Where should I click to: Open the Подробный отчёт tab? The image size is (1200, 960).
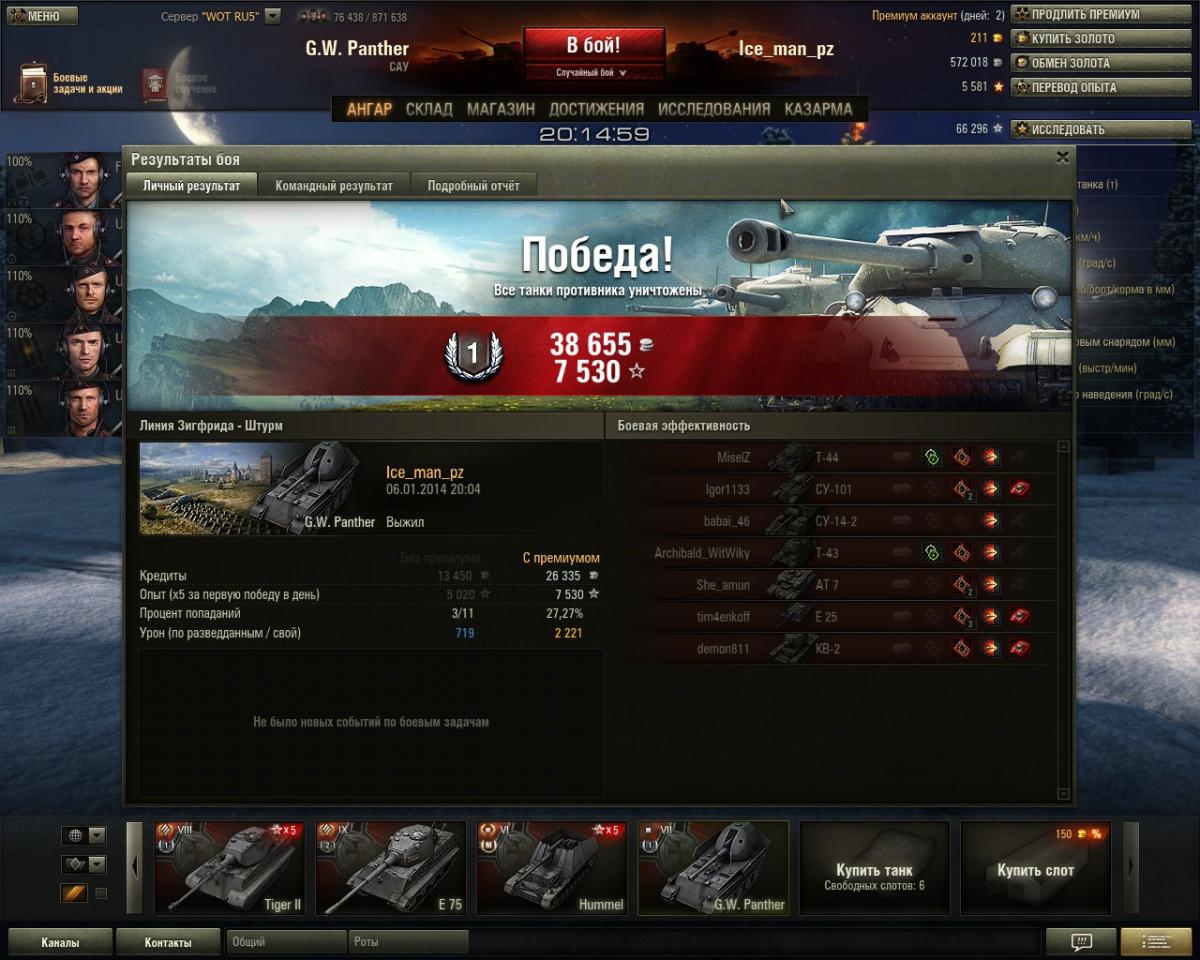473,185
